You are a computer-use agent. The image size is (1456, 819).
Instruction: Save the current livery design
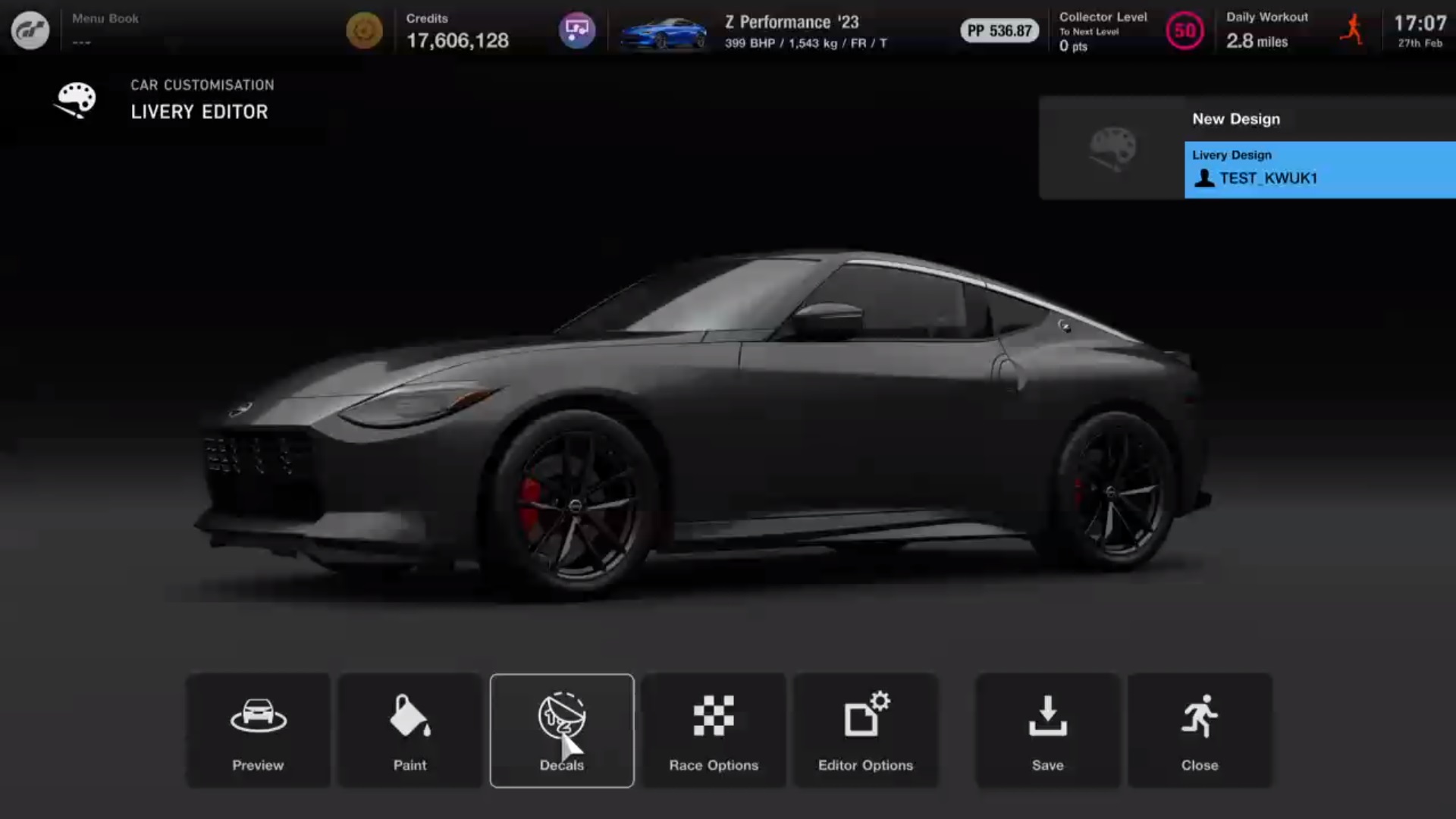coord(1047,730)
